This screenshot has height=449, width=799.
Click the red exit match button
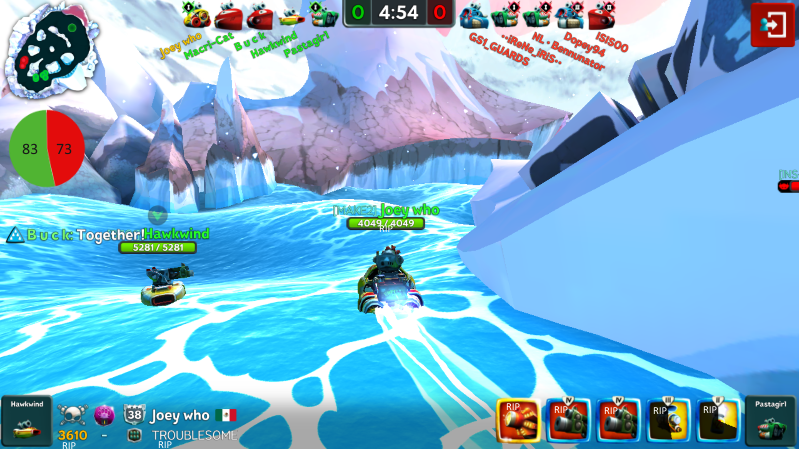[773, 24]
